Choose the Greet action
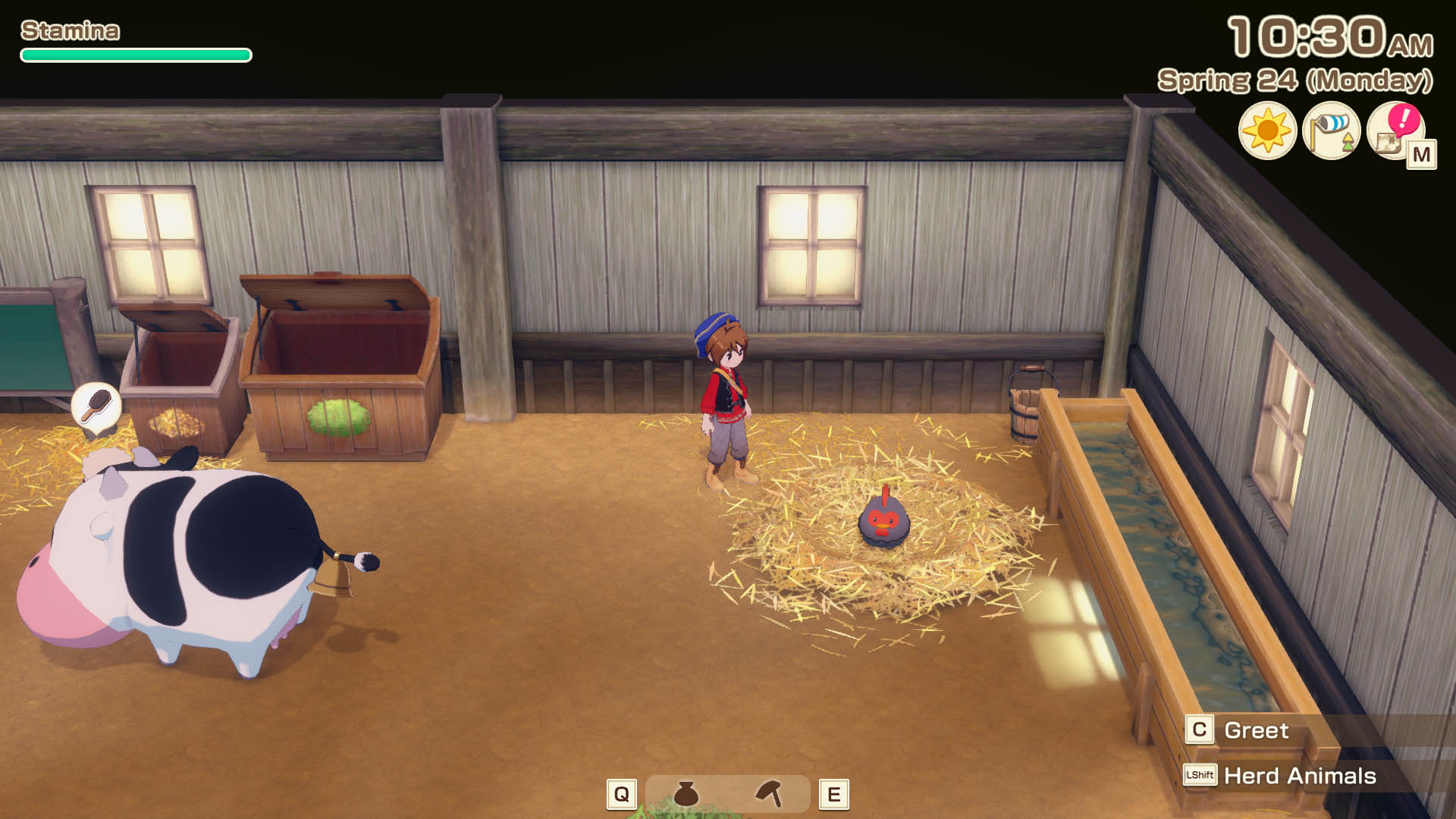This screenshot has width=1456, height=819. tap(1256, 730)
